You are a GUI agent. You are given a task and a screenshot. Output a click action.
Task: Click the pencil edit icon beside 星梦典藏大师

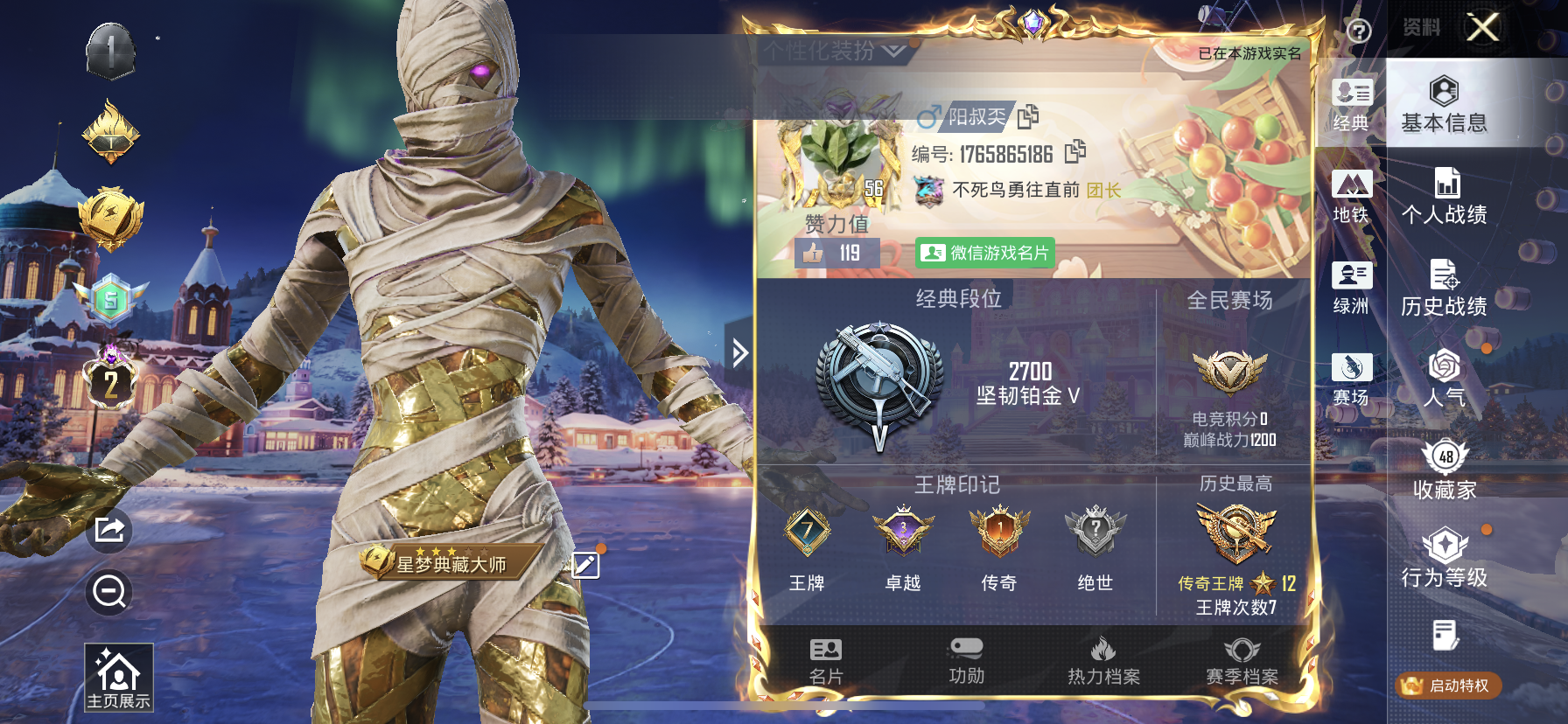[584, 567]
